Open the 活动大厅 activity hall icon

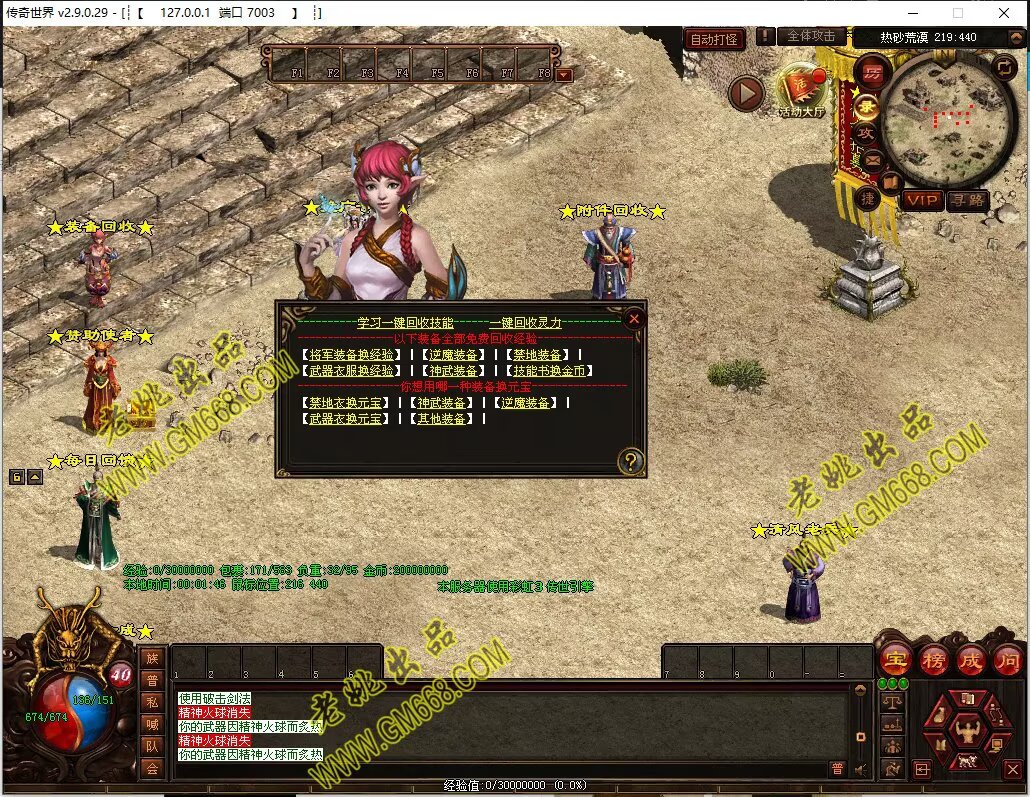(x=798, y=90)
